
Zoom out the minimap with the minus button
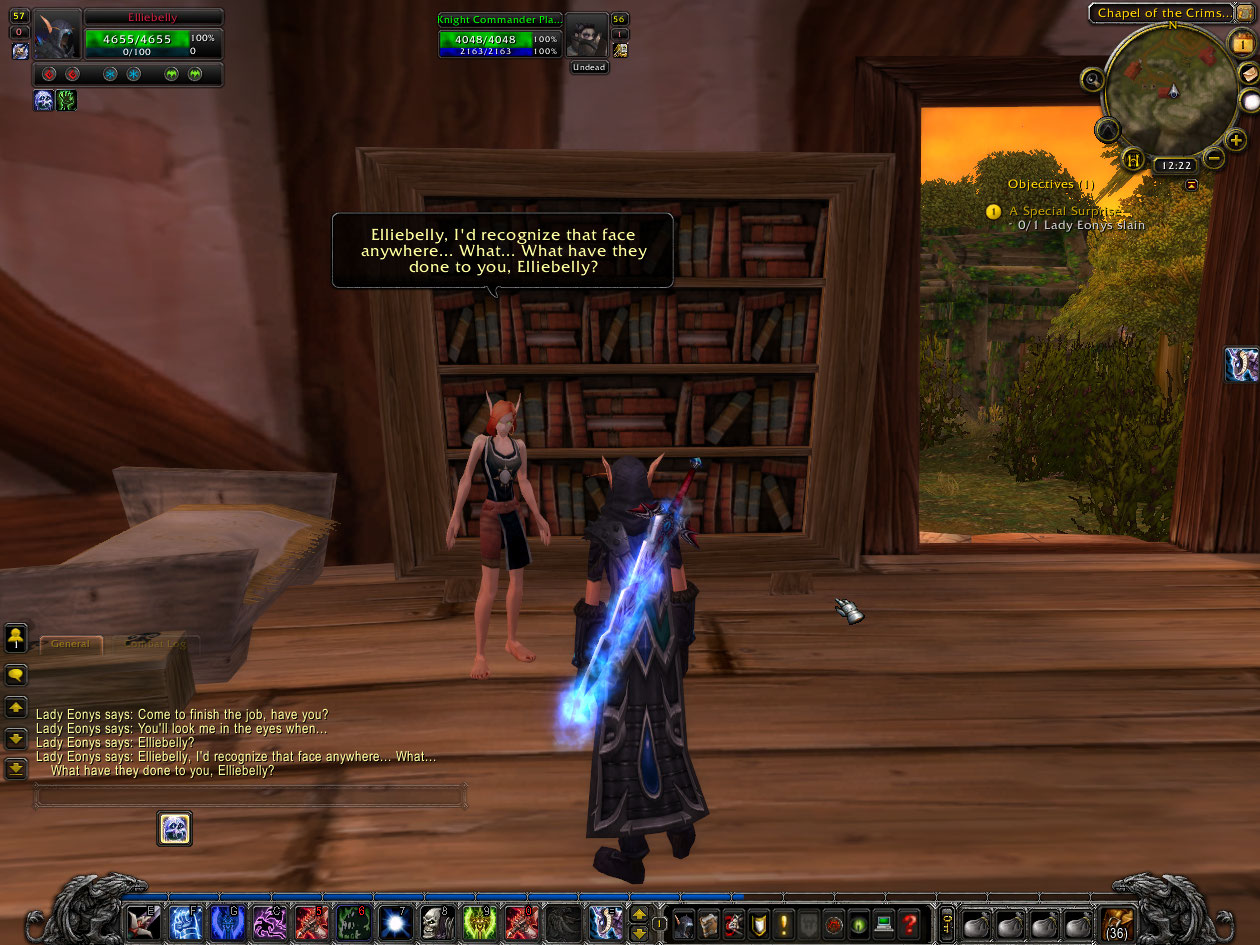(1213, 158)
